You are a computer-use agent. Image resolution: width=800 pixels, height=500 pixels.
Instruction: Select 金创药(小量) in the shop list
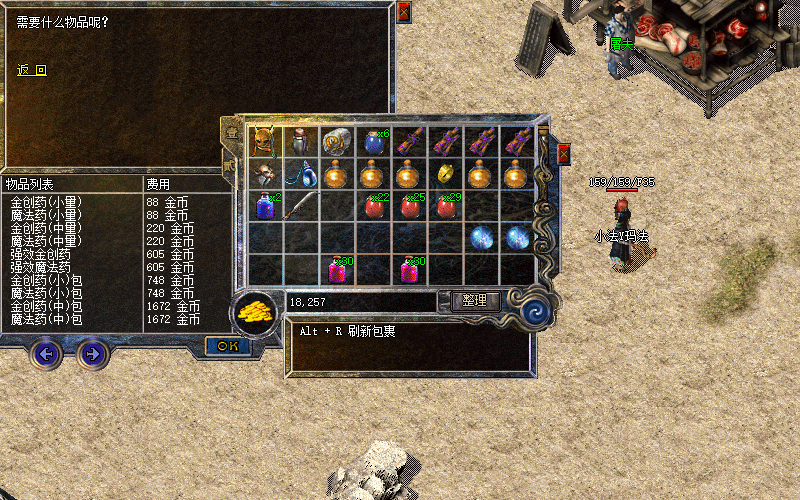(x=46, y=201)
